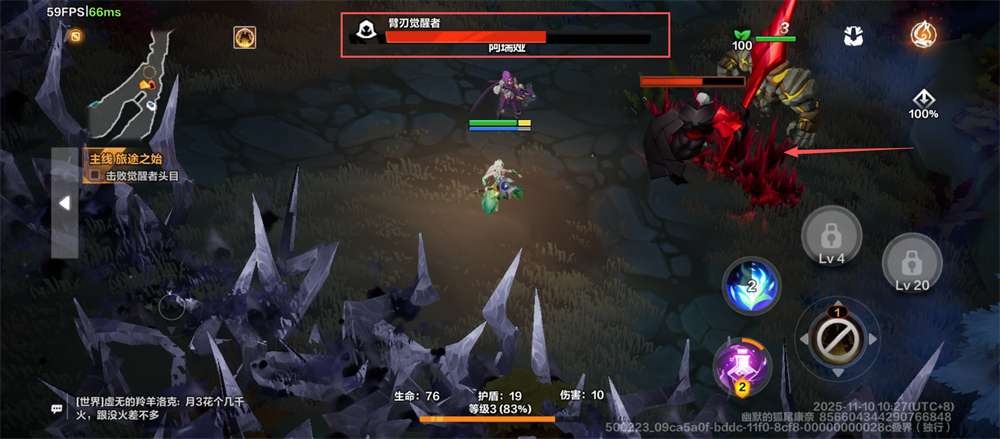The width and height of the screenshot is (1000, 439).
Task: Tap the orange flame swirl icon
Action: click(924, 34)
